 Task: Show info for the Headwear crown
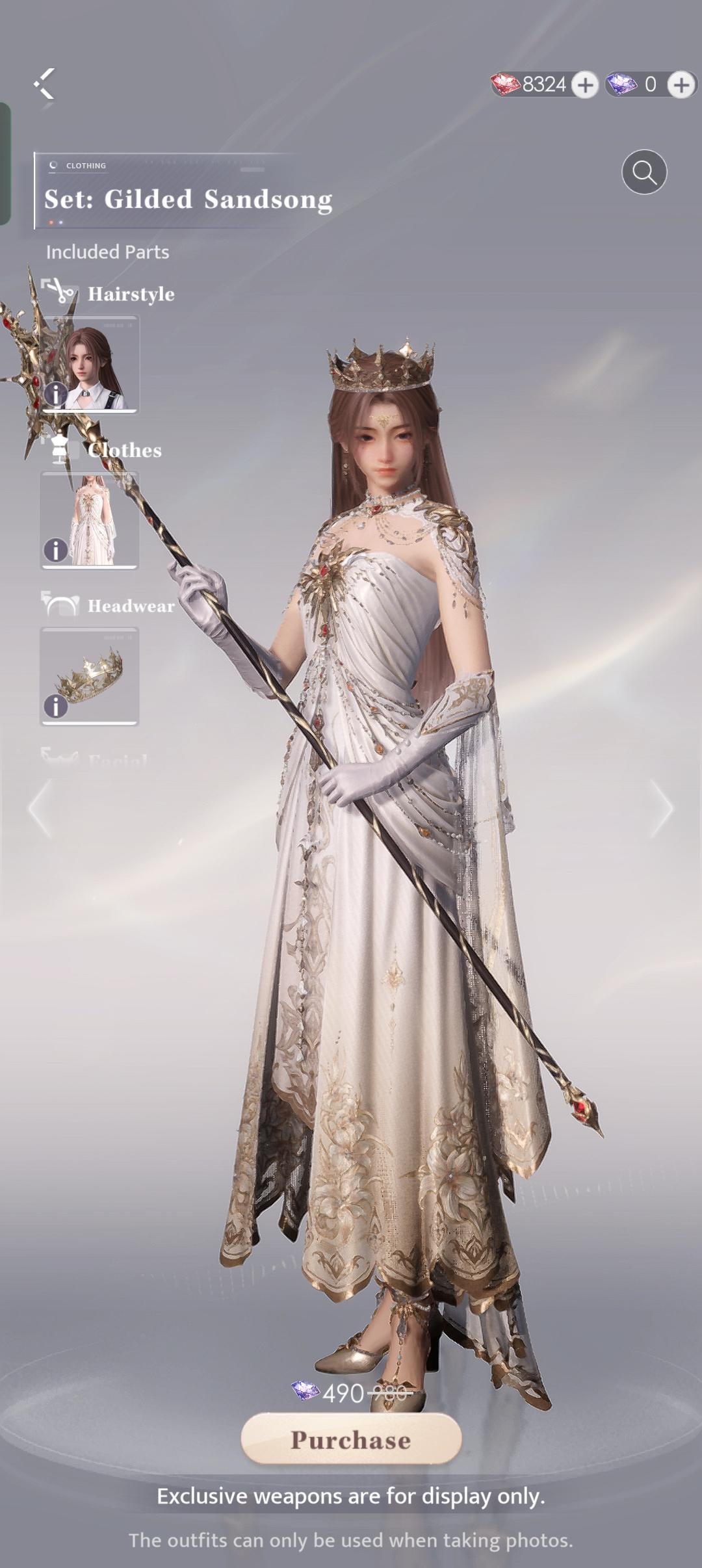click(x=55, y=706)
